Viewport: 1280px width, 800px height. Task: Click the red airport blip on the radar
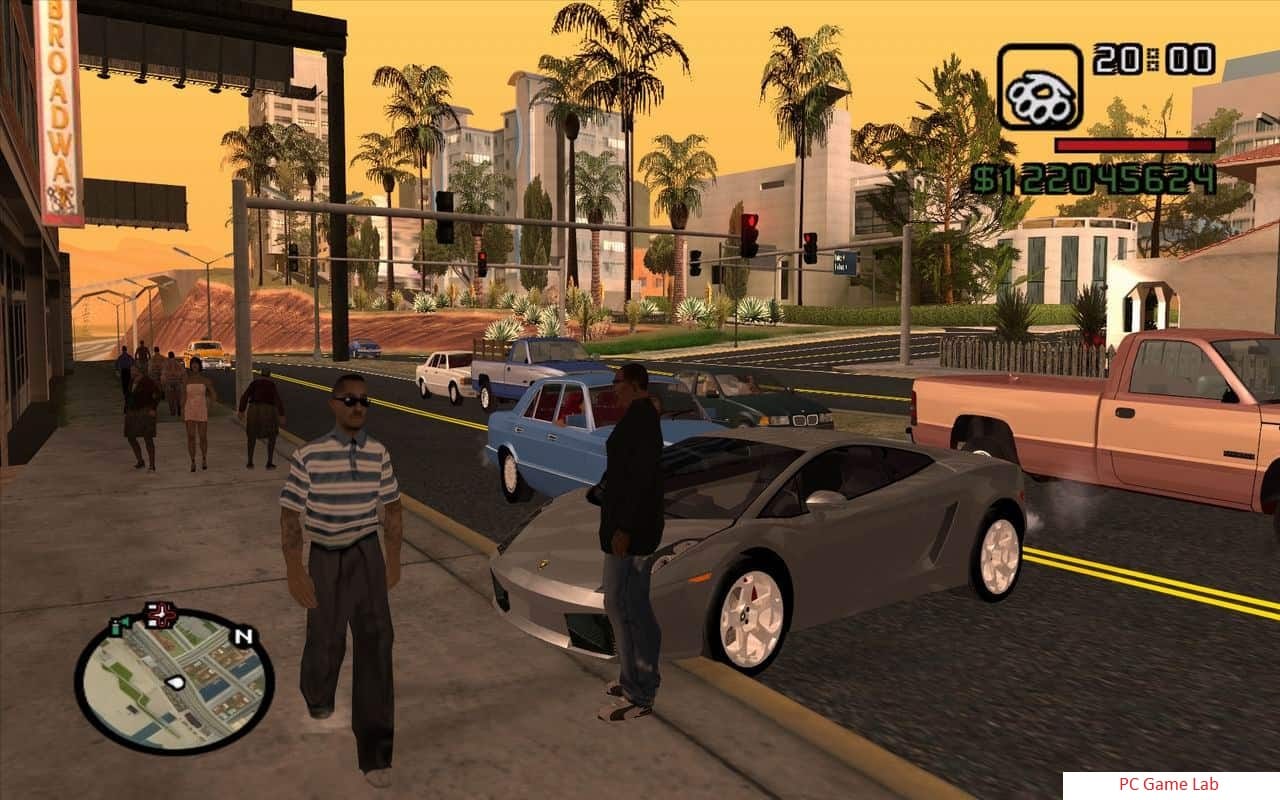tap(159, 614)
